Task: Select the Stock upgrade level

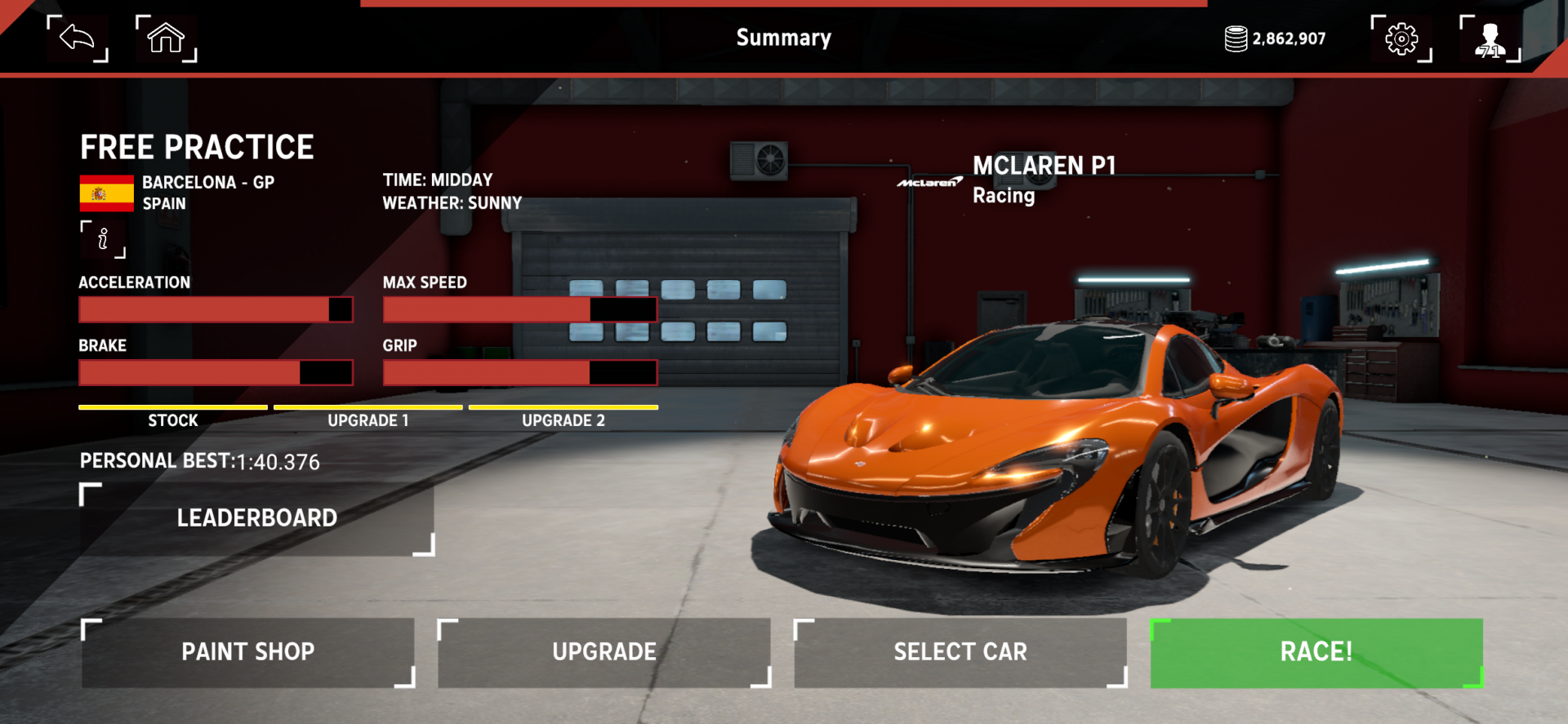Action: (x=173, y=416)
